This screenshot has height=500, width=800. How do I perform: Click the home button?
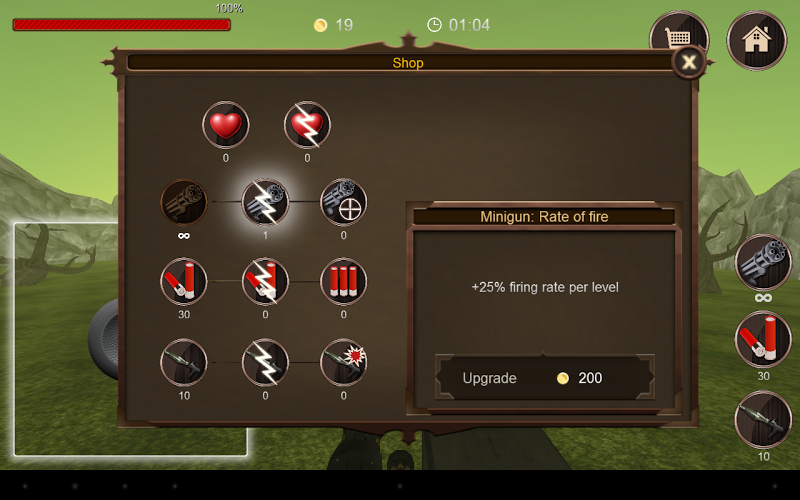756,40
